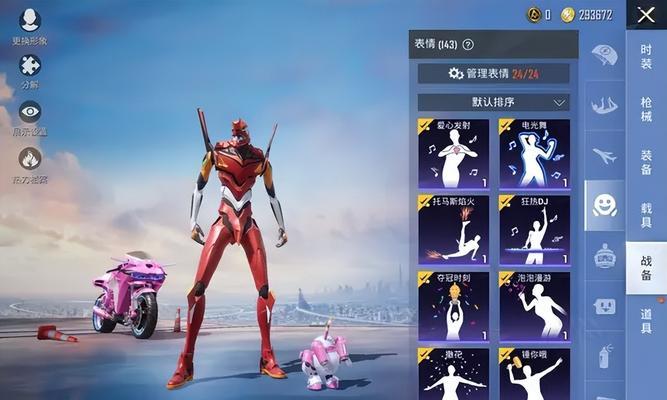Select the airplane subcategory icon

pos(604,156)
